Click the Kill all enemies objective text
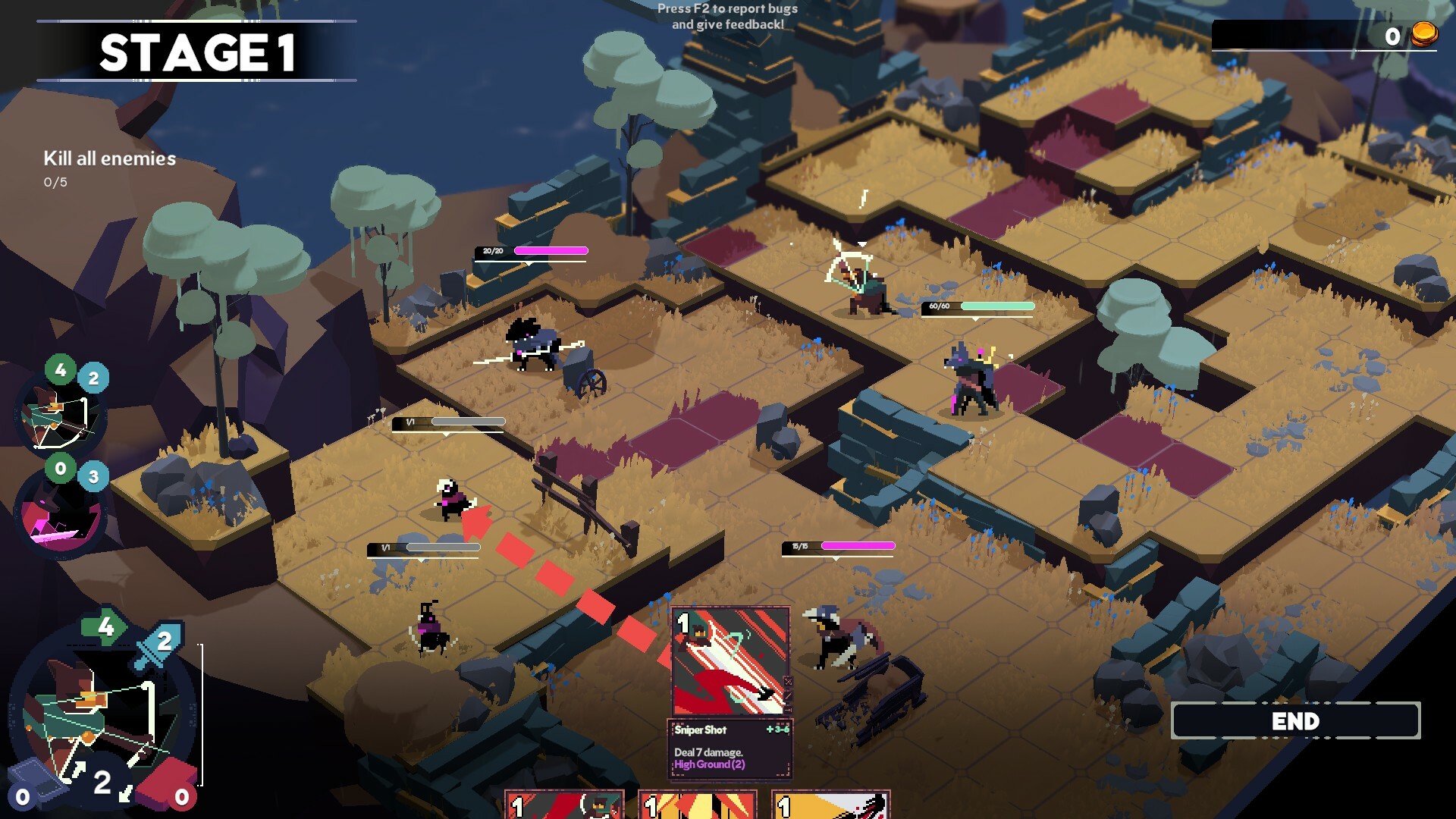Image resolution: width=1456 pixels, height=819 pixels. [108, 159]
